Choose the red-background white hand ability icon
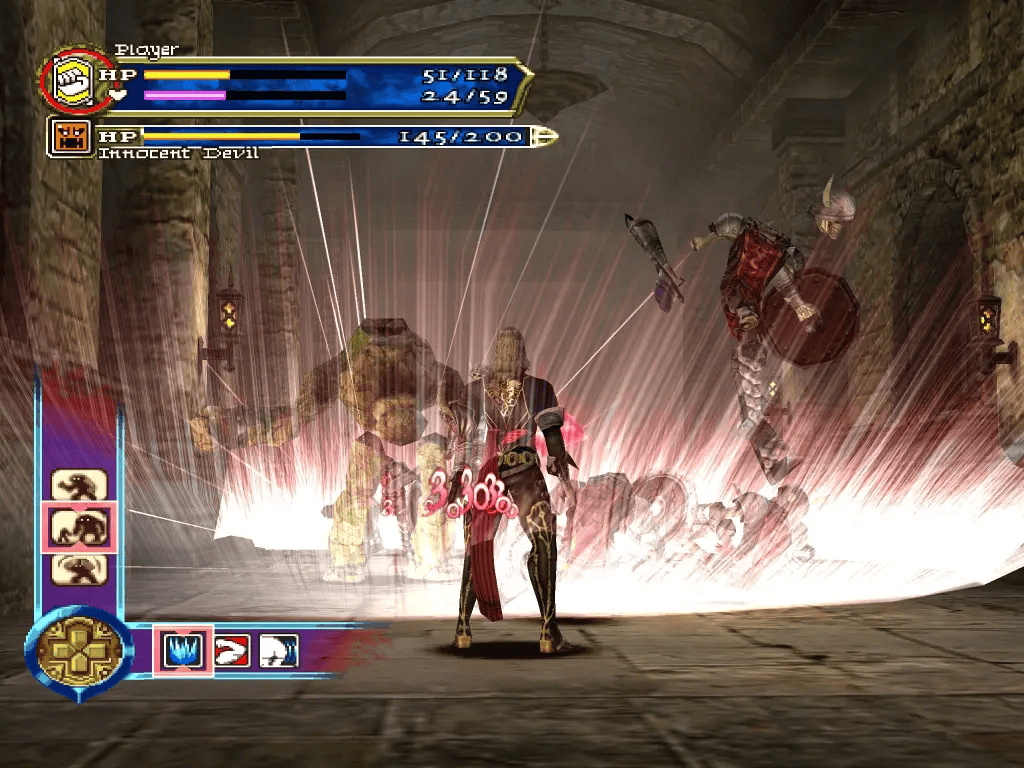1024x768 pixels. [x=232, y=651]
